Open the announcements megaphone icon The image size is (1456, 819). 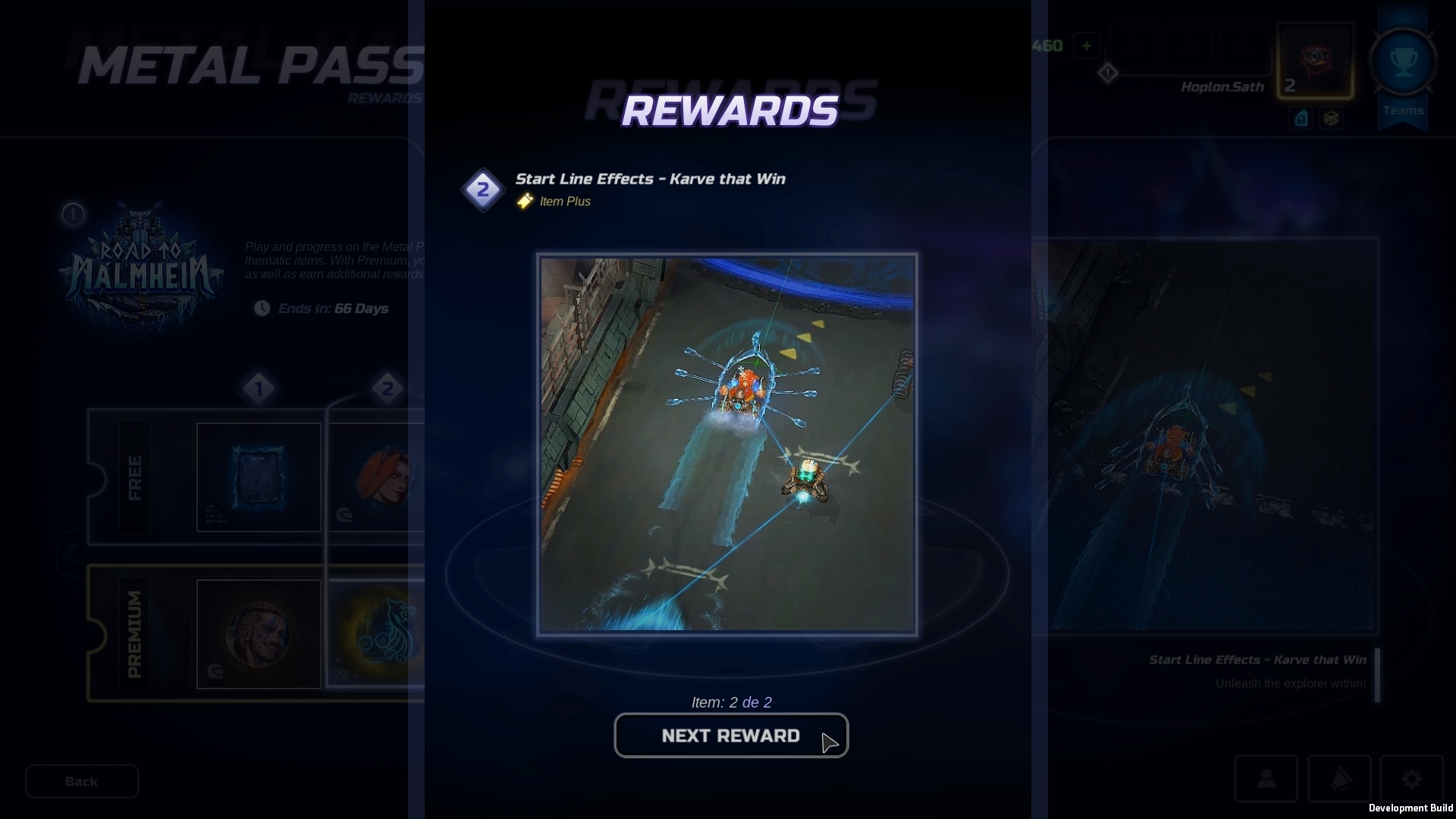(1338, 778)
